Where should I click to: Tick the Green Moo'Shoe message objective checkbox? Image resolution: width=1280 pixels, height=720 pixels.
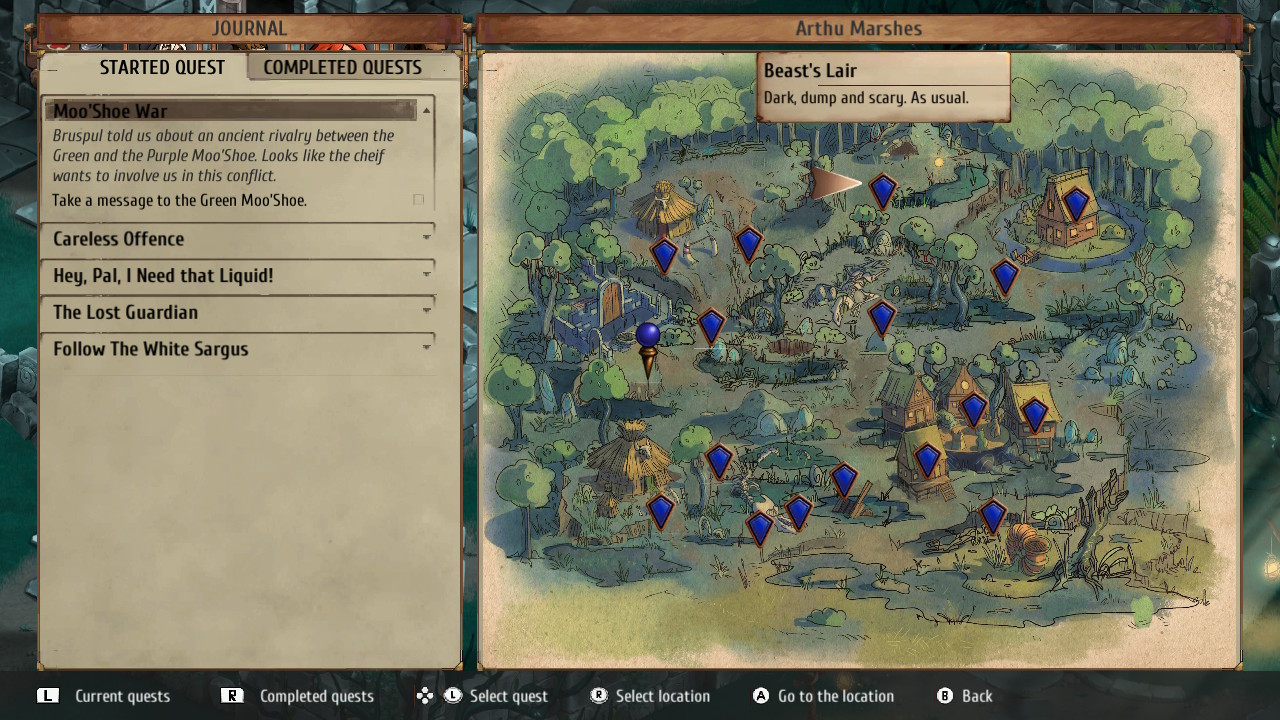[418, 200]
